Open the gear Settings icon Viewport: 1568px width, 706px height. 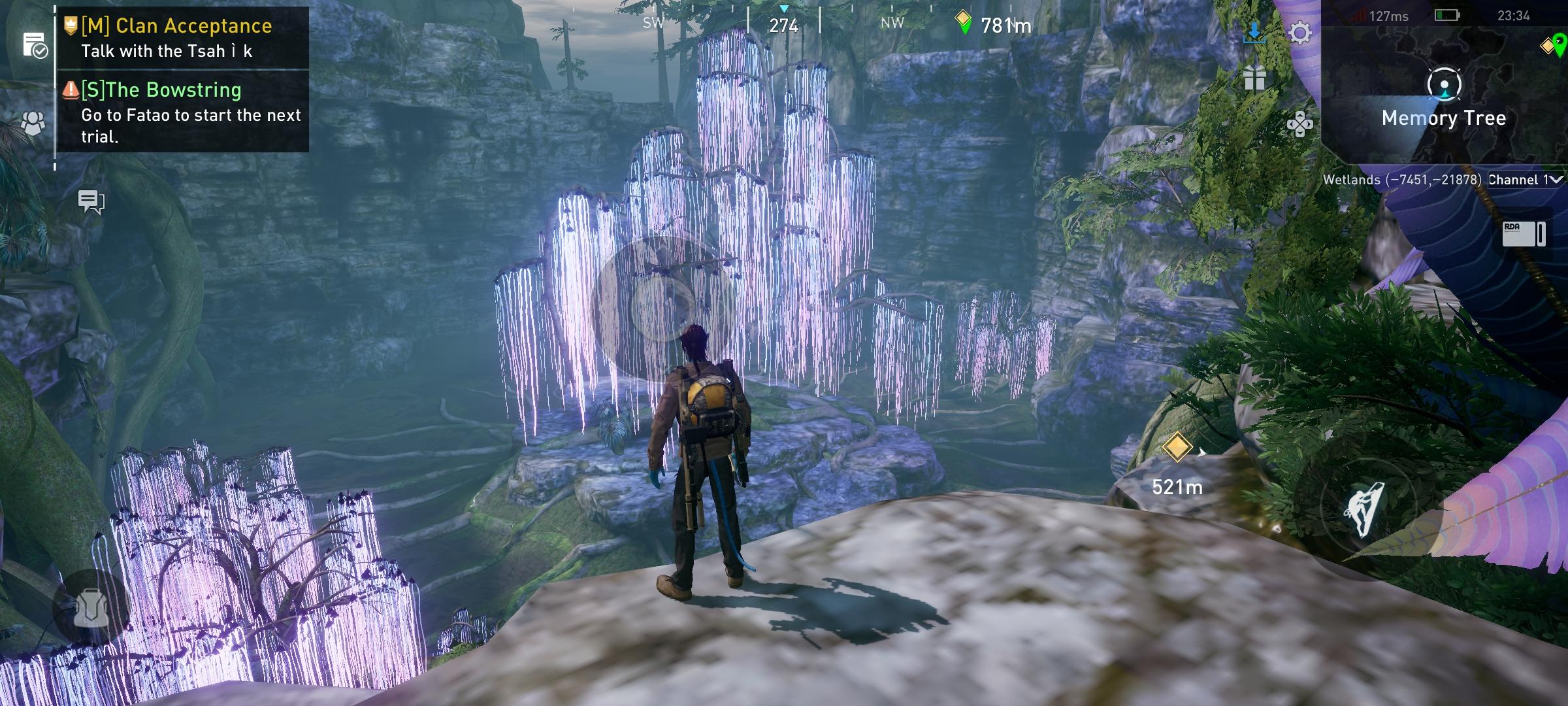point(1299,33)
